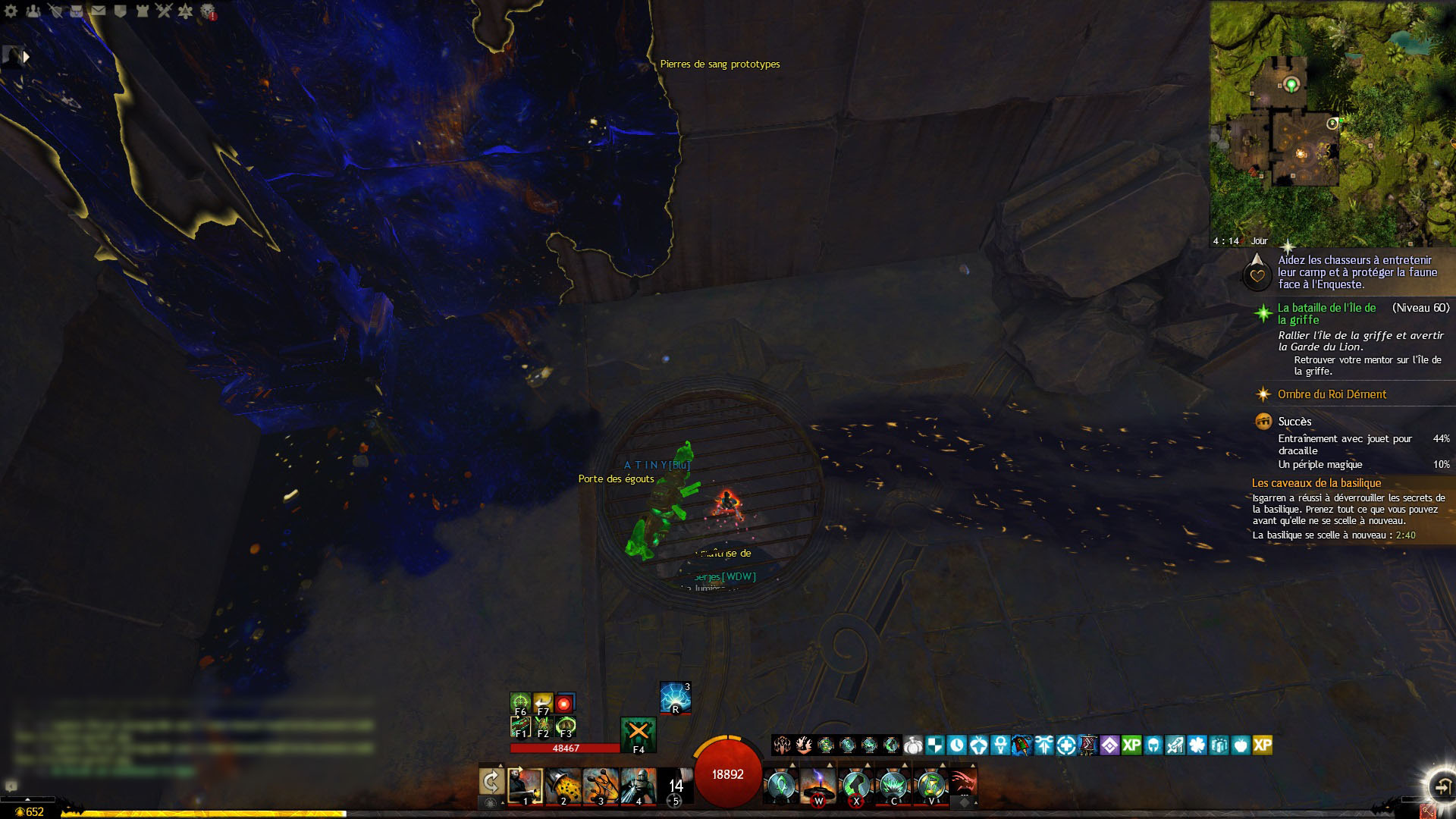Open the inventory bag icon
1456x819 pixels.
pos(76,11)
